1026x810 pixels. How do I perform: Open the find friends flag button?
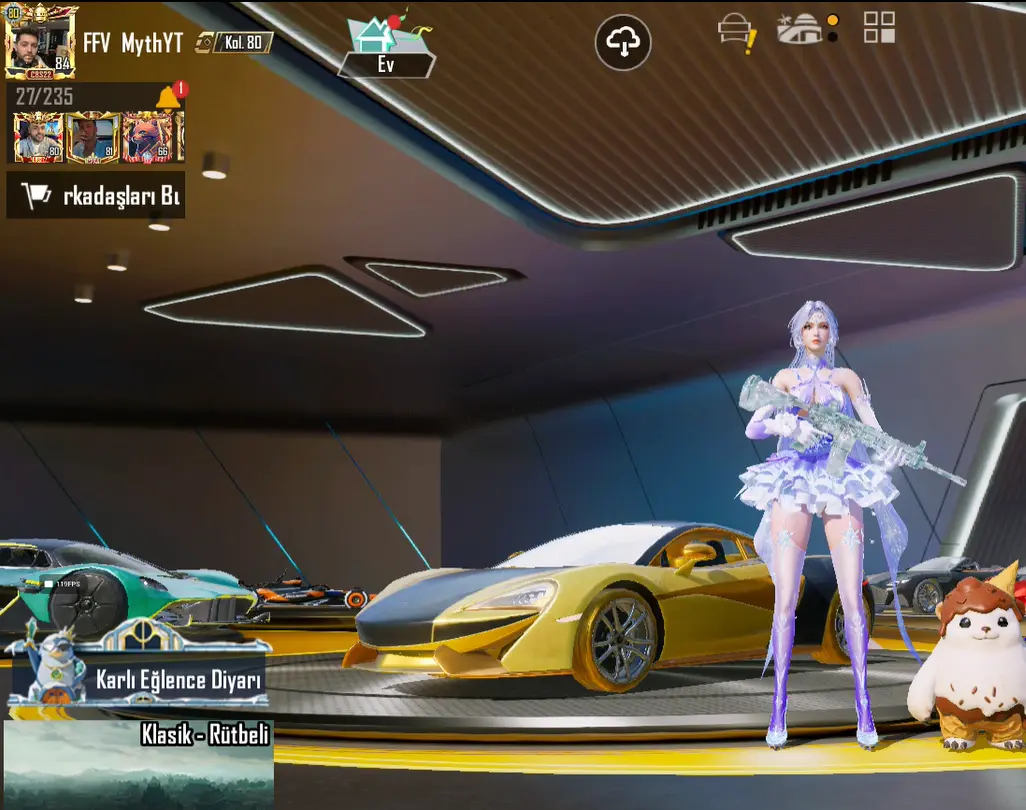[95, 196]
